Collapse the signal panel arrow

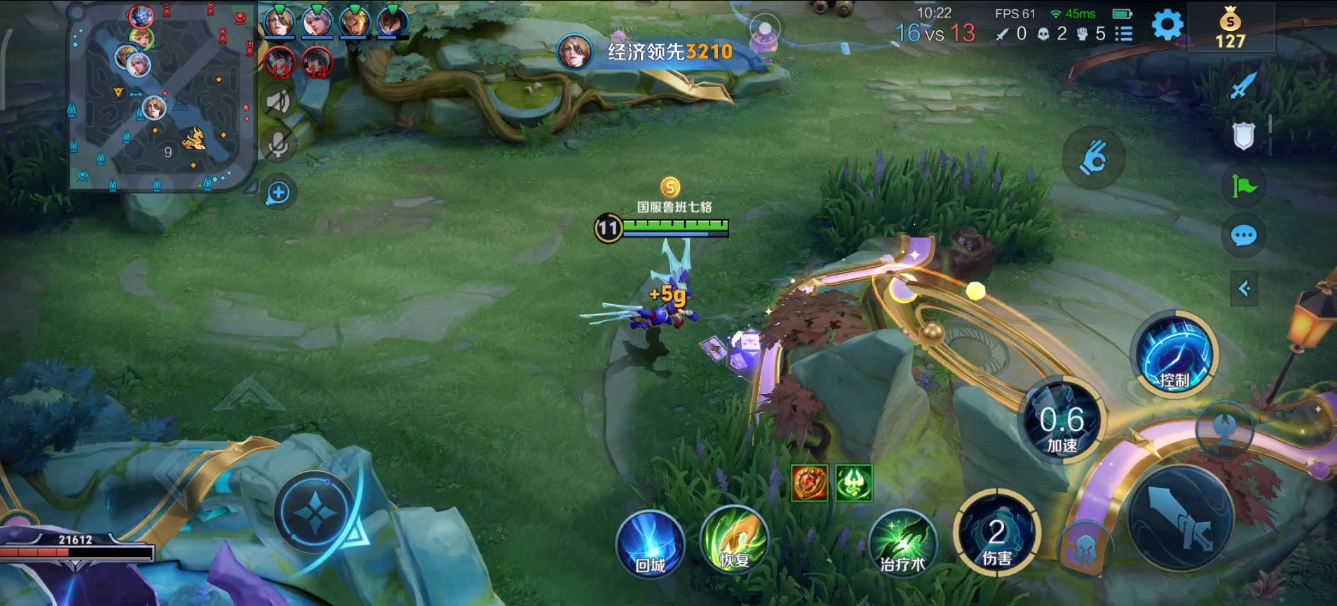pyautogui.click(x=1244, y=289)
